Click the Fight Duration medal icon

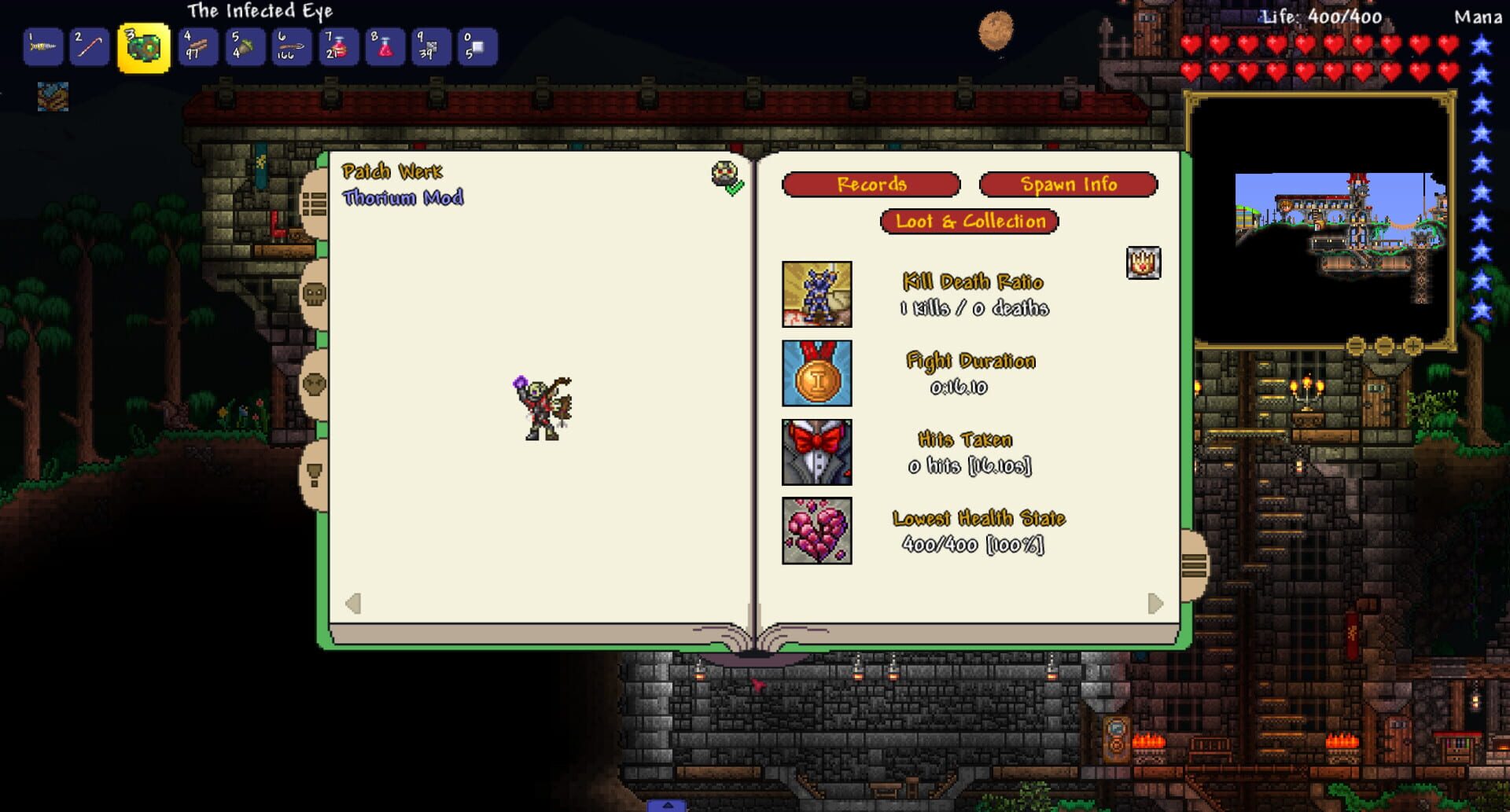point(816,374)
